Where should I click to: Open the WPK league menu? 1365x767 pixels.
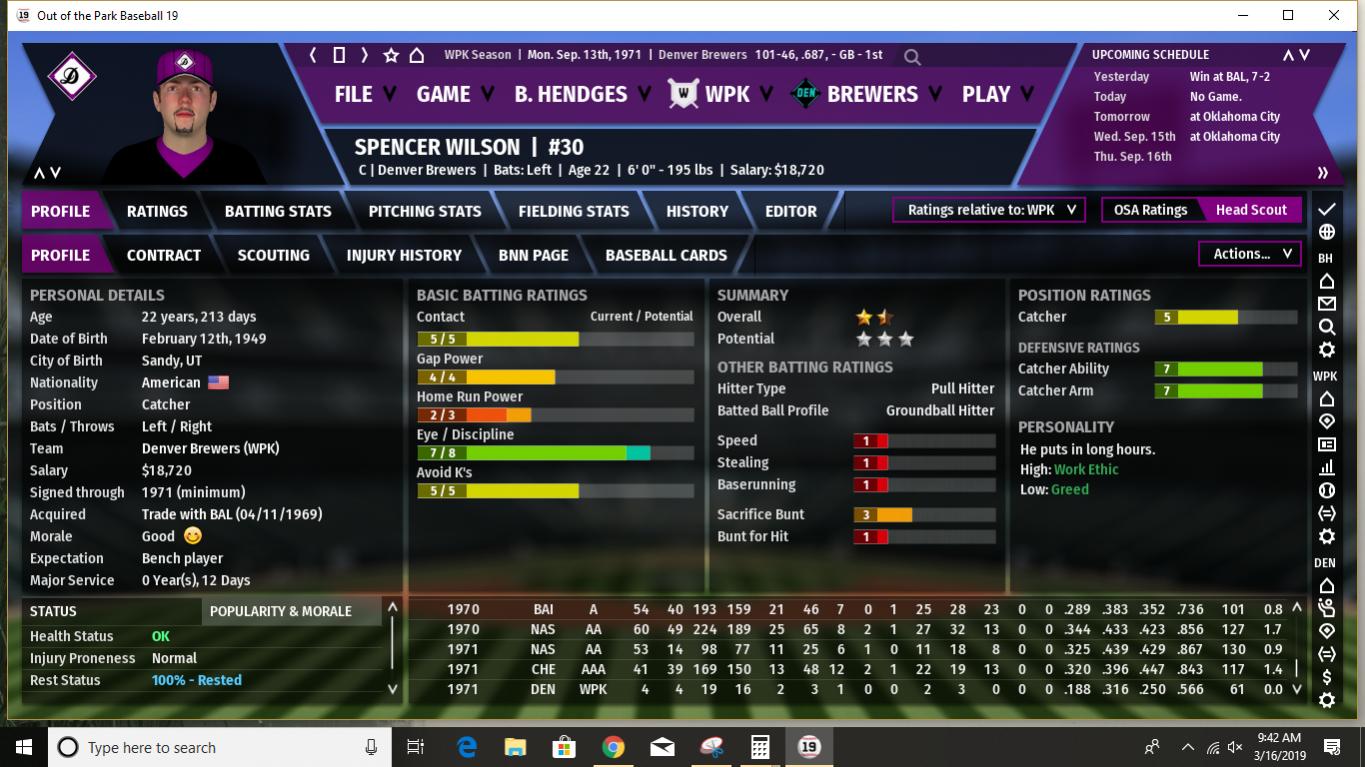(727, 94)
